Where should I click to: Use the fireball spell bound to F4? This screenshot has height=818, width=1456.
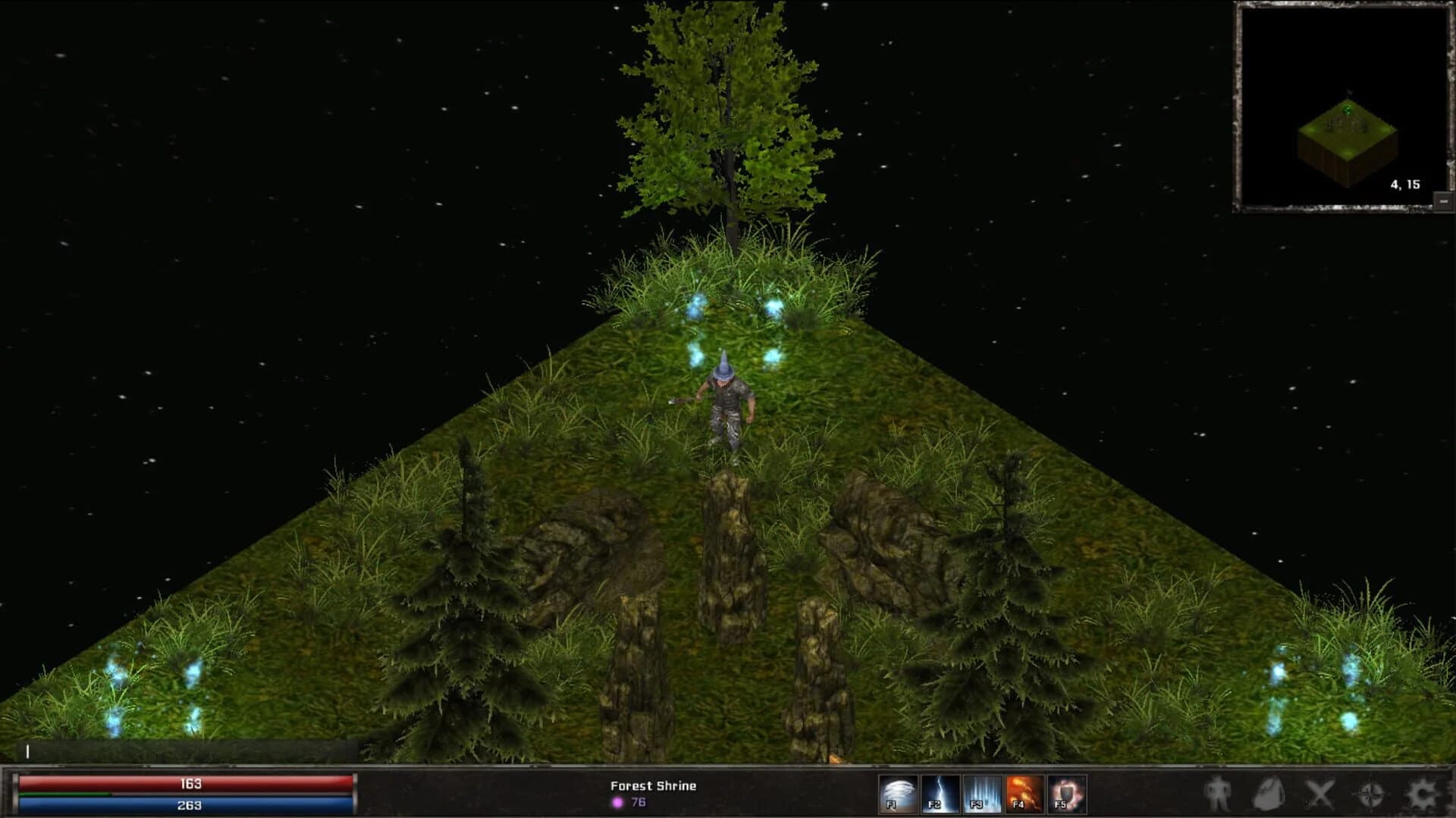(x=1024, y=794)
